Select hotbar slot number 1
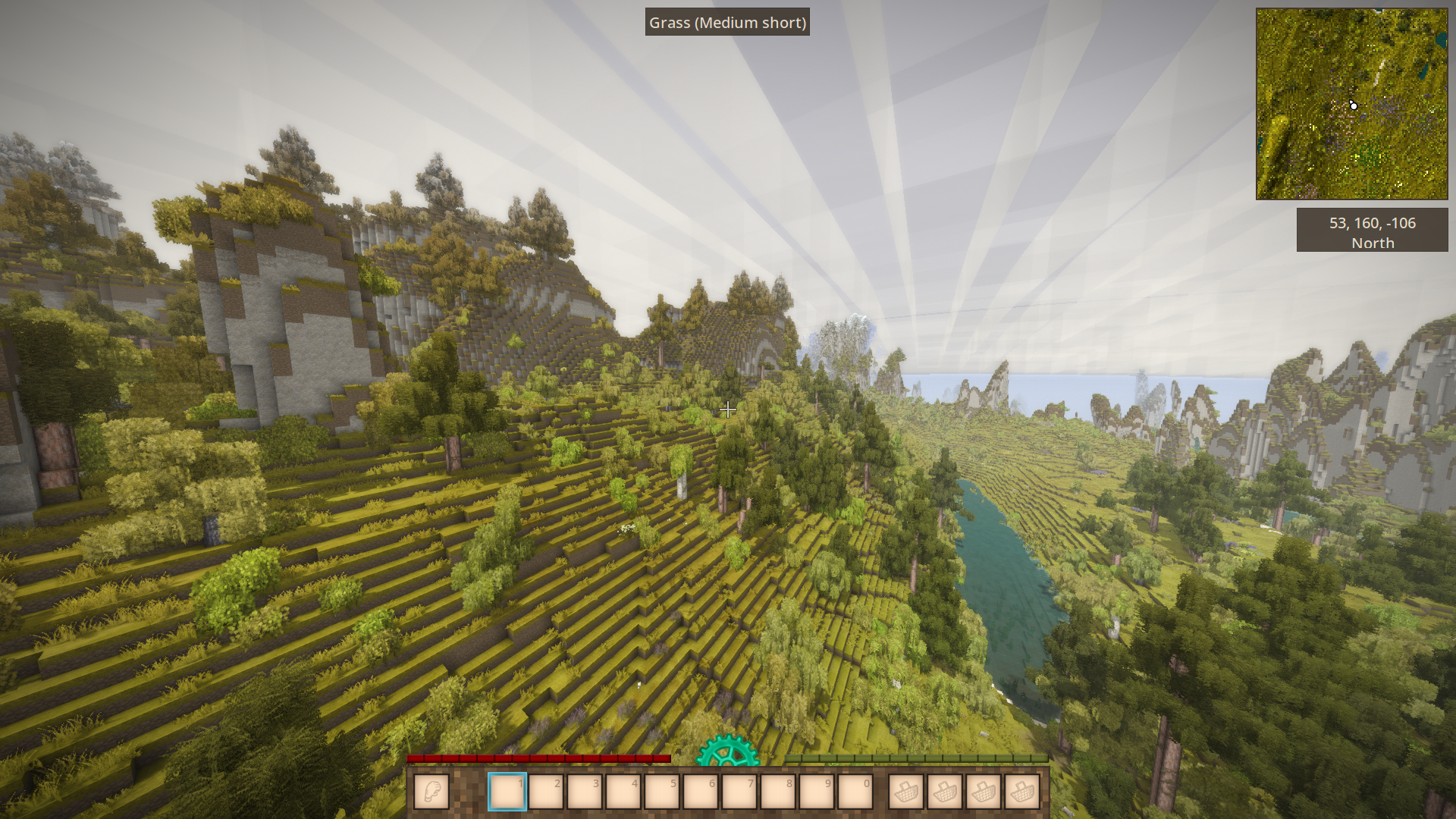This screenshot has width=1456, height=819. tap(507, 792)
